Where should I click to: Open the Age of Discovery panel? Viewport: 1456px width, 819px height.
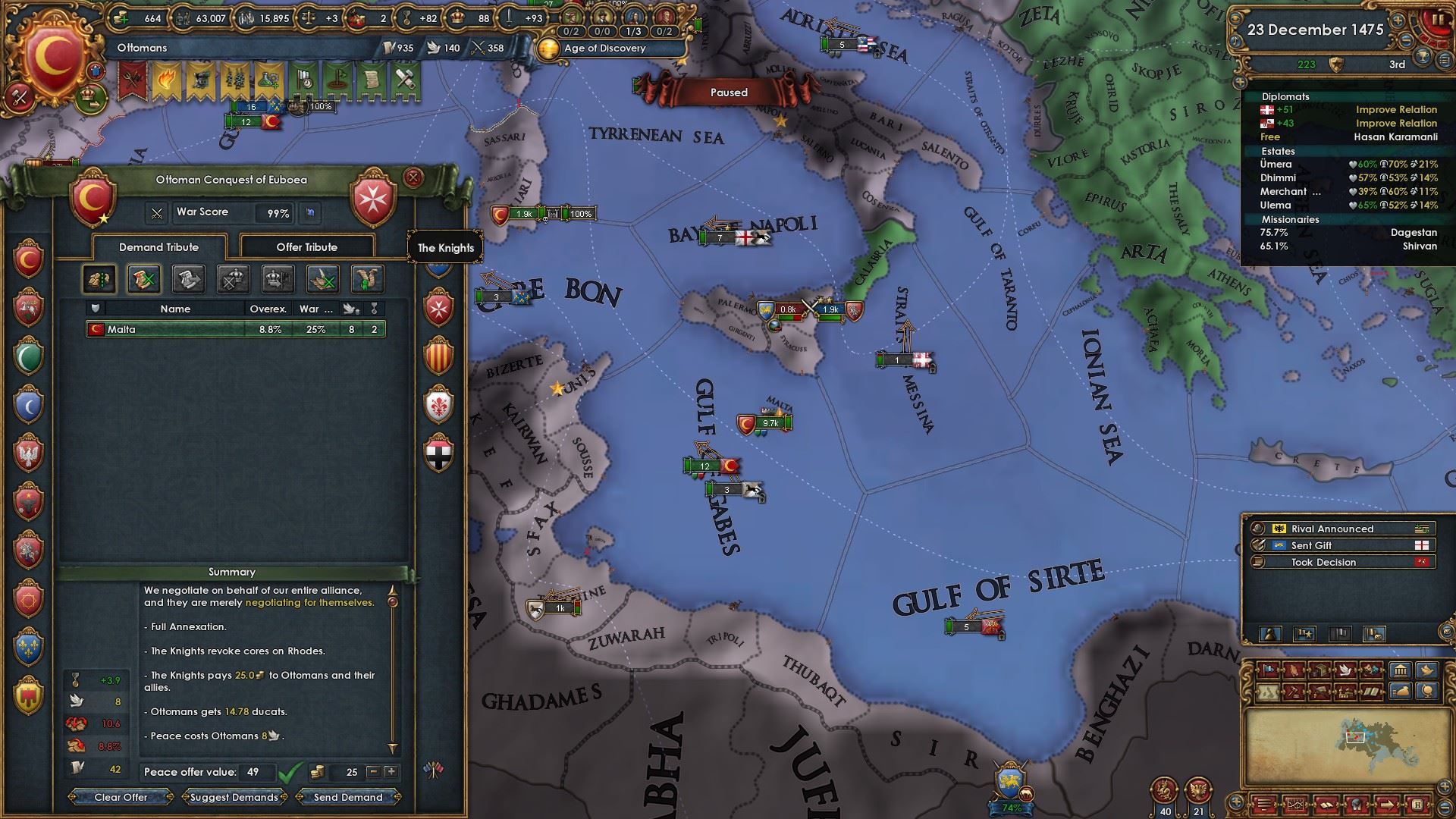pyautogui.click(x=604, y=48)
